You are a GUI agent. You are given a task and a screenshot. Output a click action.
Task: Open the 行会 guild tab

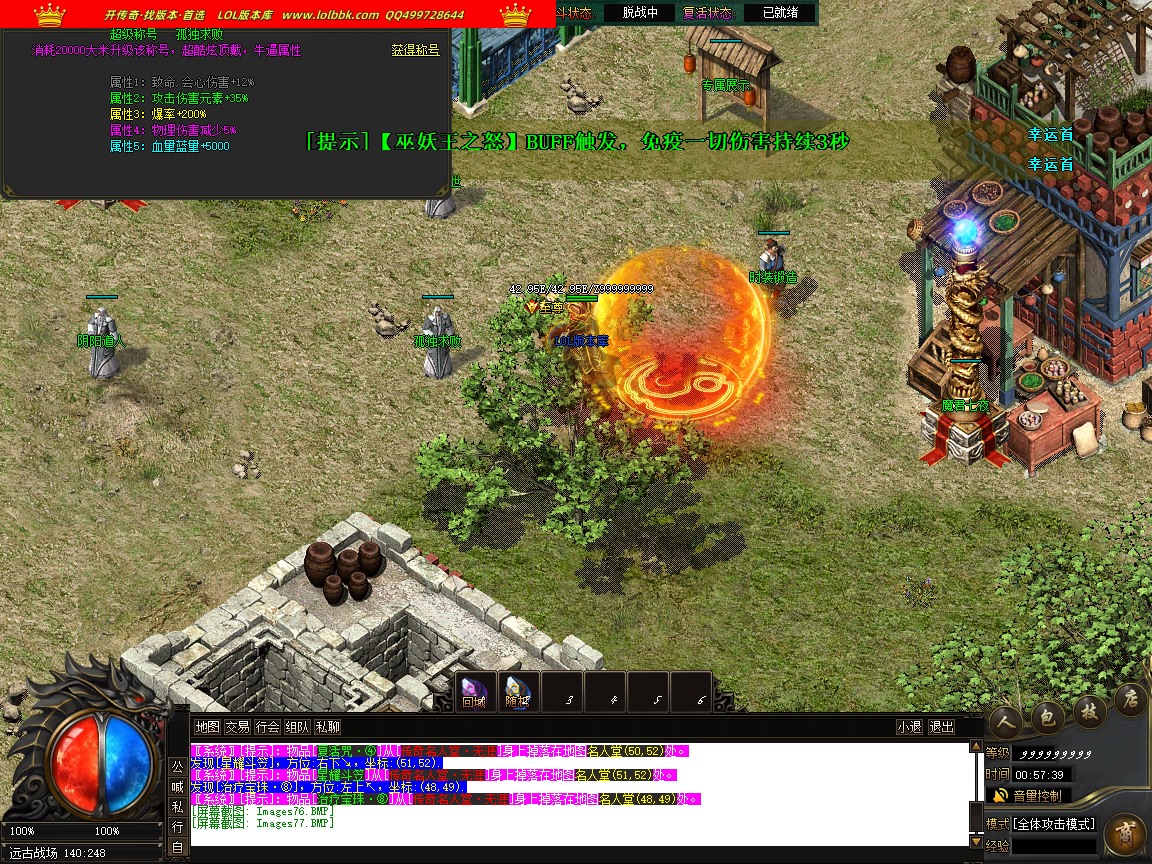(x=267, y=727)
